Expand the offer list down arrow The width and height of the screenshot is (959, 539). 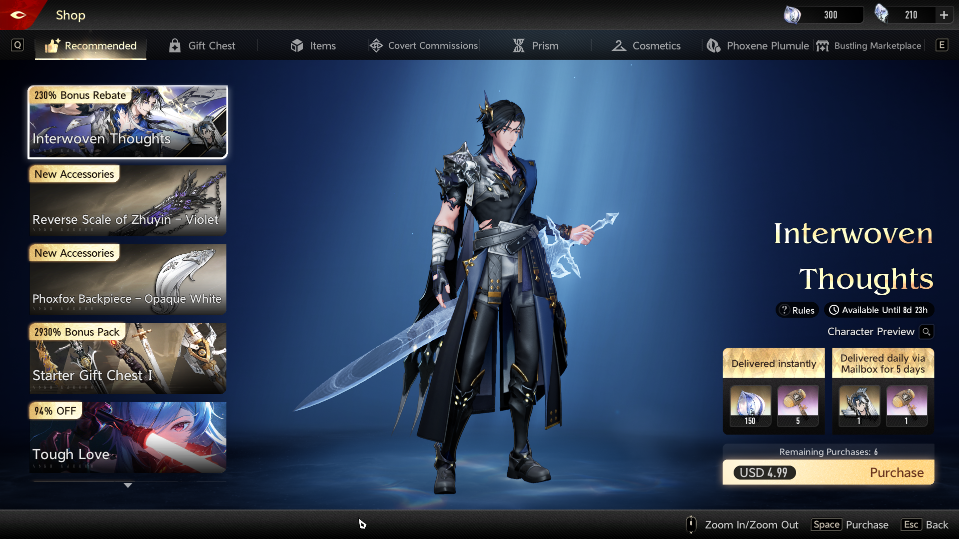point(128,486)
